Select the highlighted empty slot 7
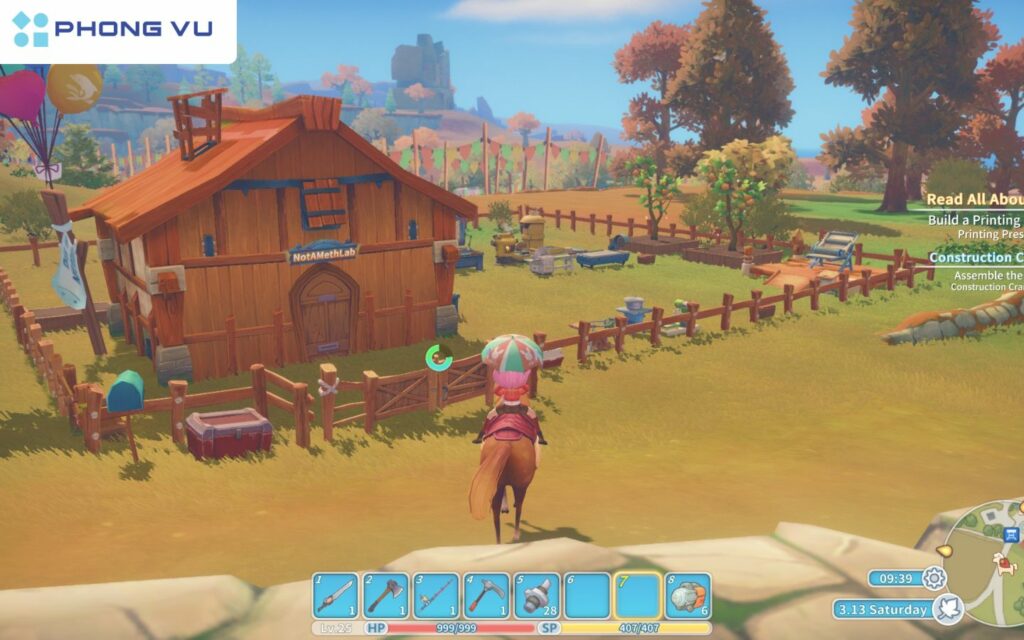Screen dimensions: 1024x640 [x=637, y=596]
